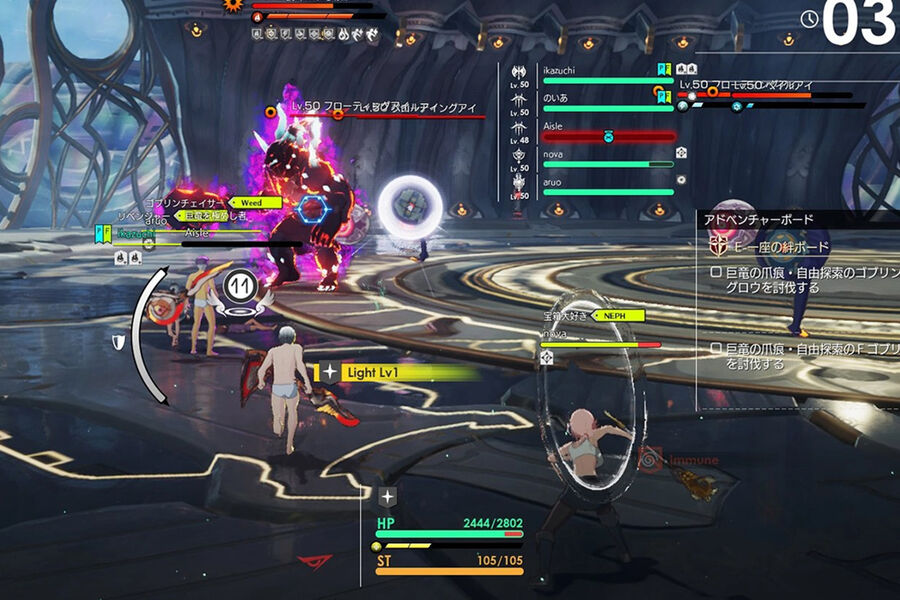Click the shield icon beside the arc gauge
The height and width of the screenshot is (600, 900).
click(x=119, y=342)
